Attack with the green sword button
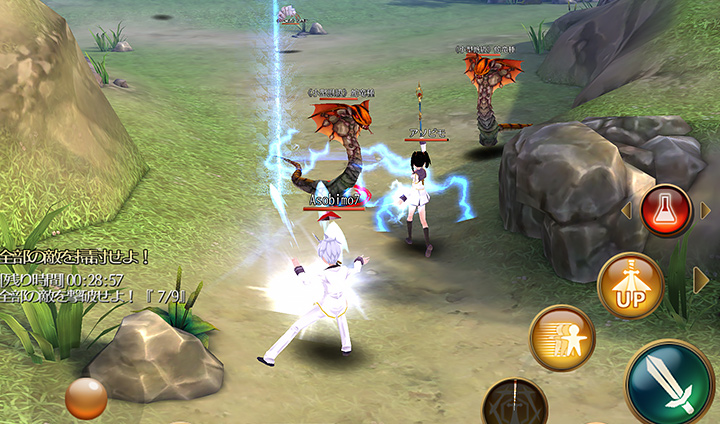The height and width of the screenshot is (424, 720). point(669,384)
